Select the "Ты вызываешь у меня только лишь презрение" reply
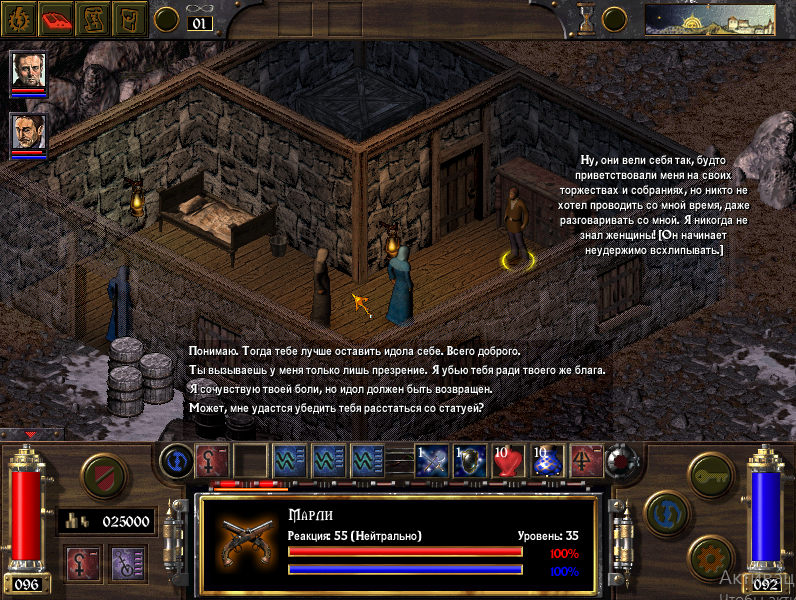 397,370
